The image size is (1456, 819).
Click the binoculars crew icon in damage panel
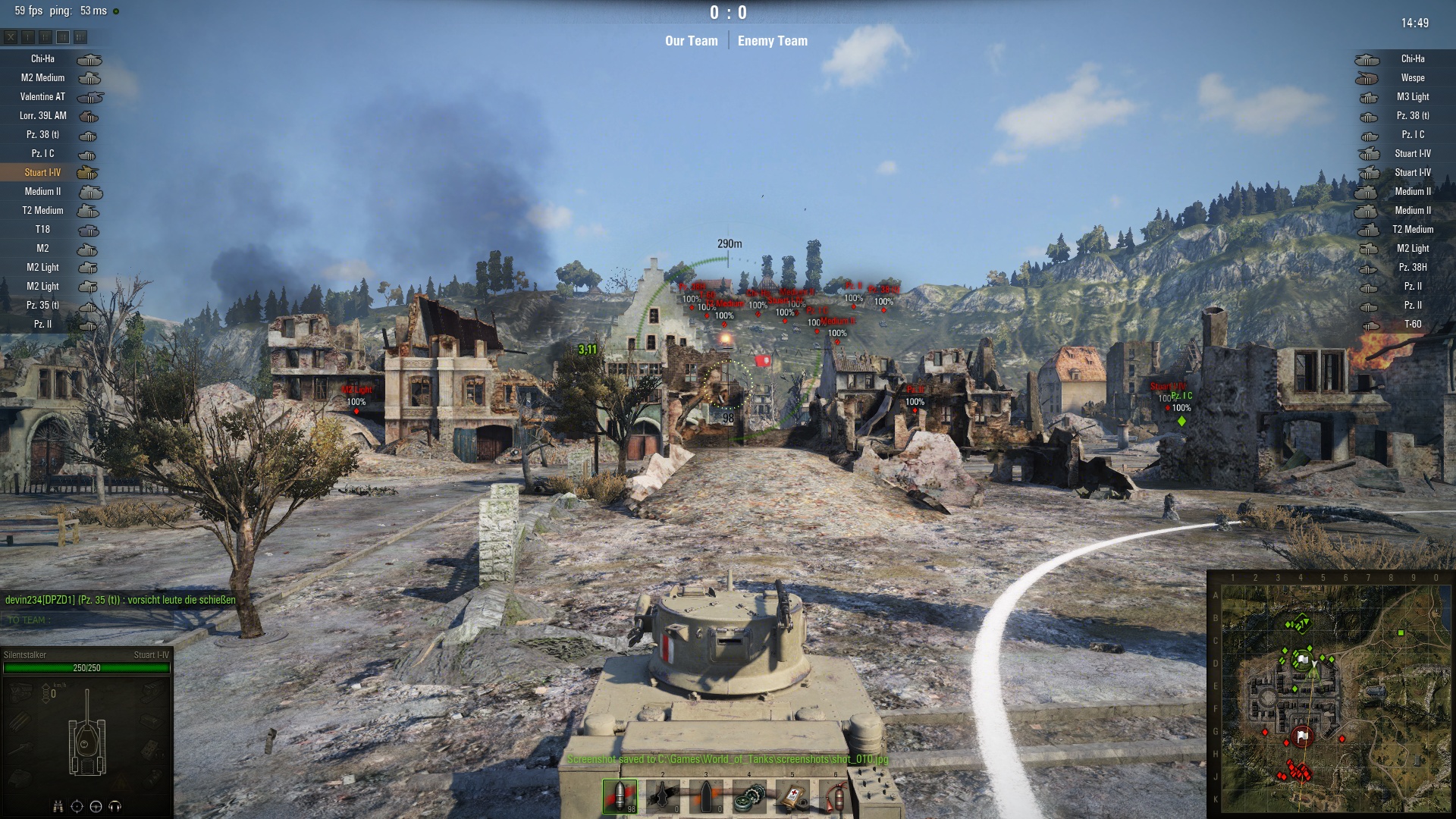(x=58, y=806)
